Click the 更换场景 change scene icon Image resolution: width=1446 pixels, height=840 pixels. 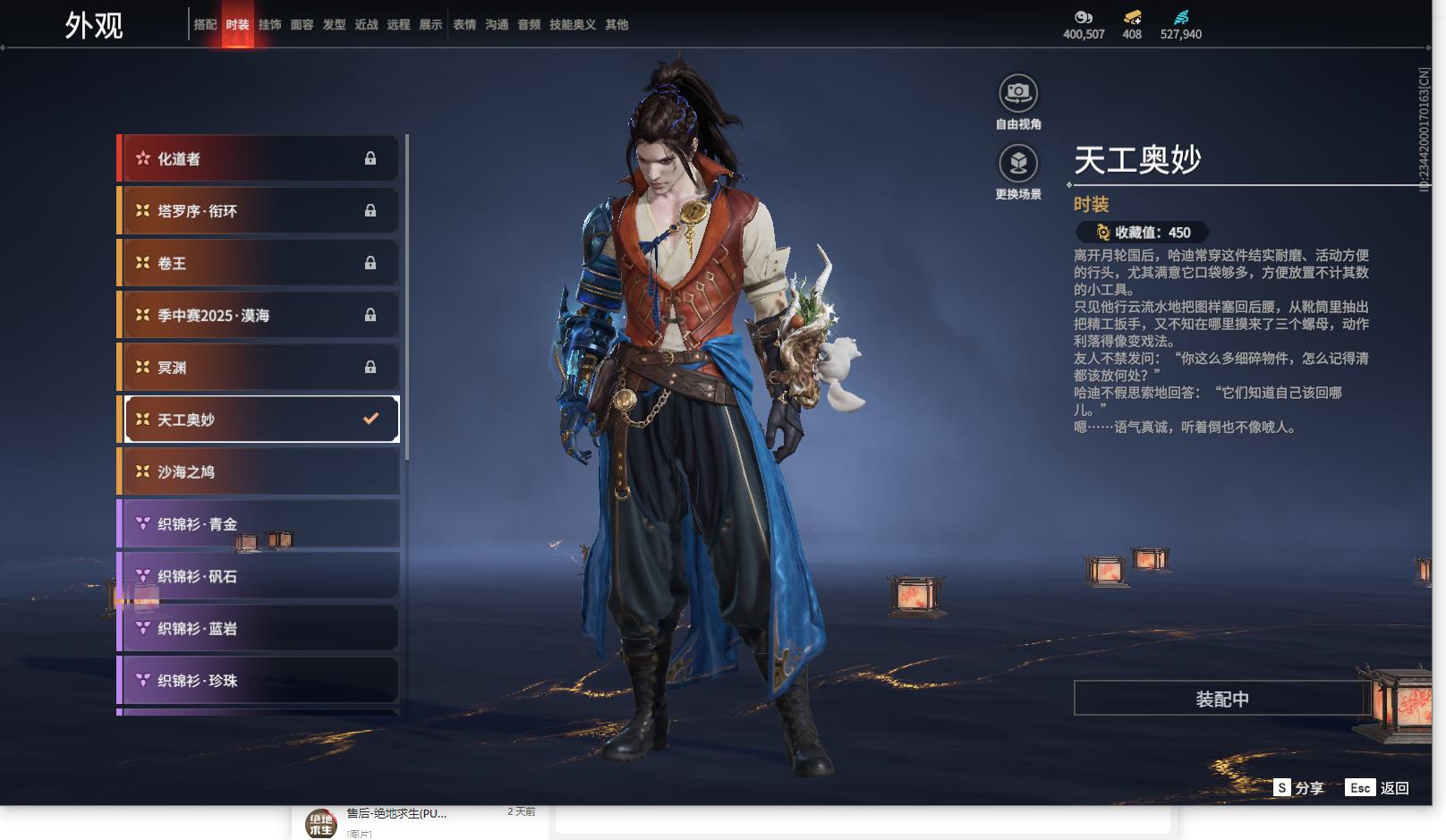(1017, 163)
